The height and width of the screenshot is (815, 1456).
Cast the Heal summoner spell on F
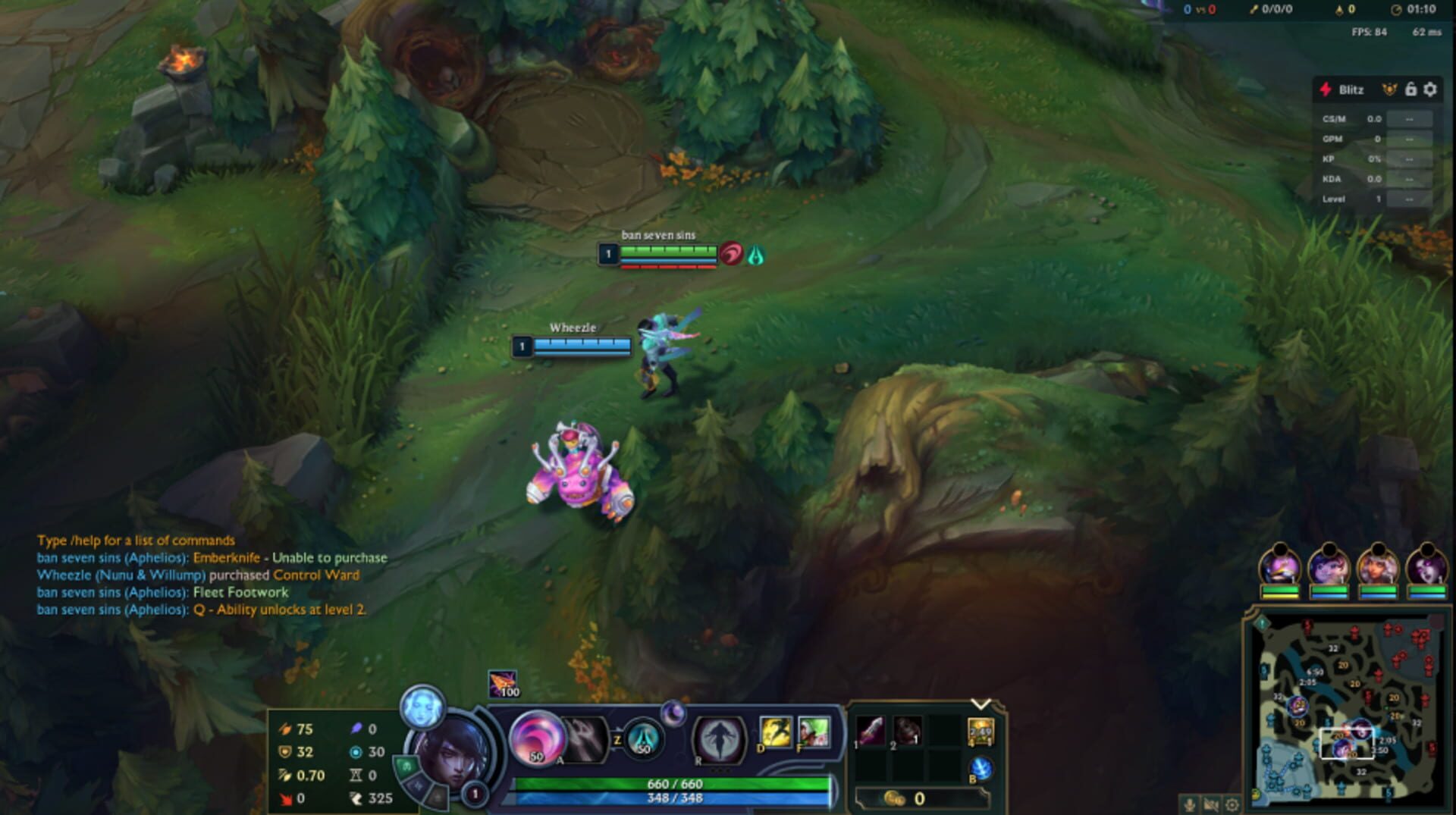coord(814,731)
